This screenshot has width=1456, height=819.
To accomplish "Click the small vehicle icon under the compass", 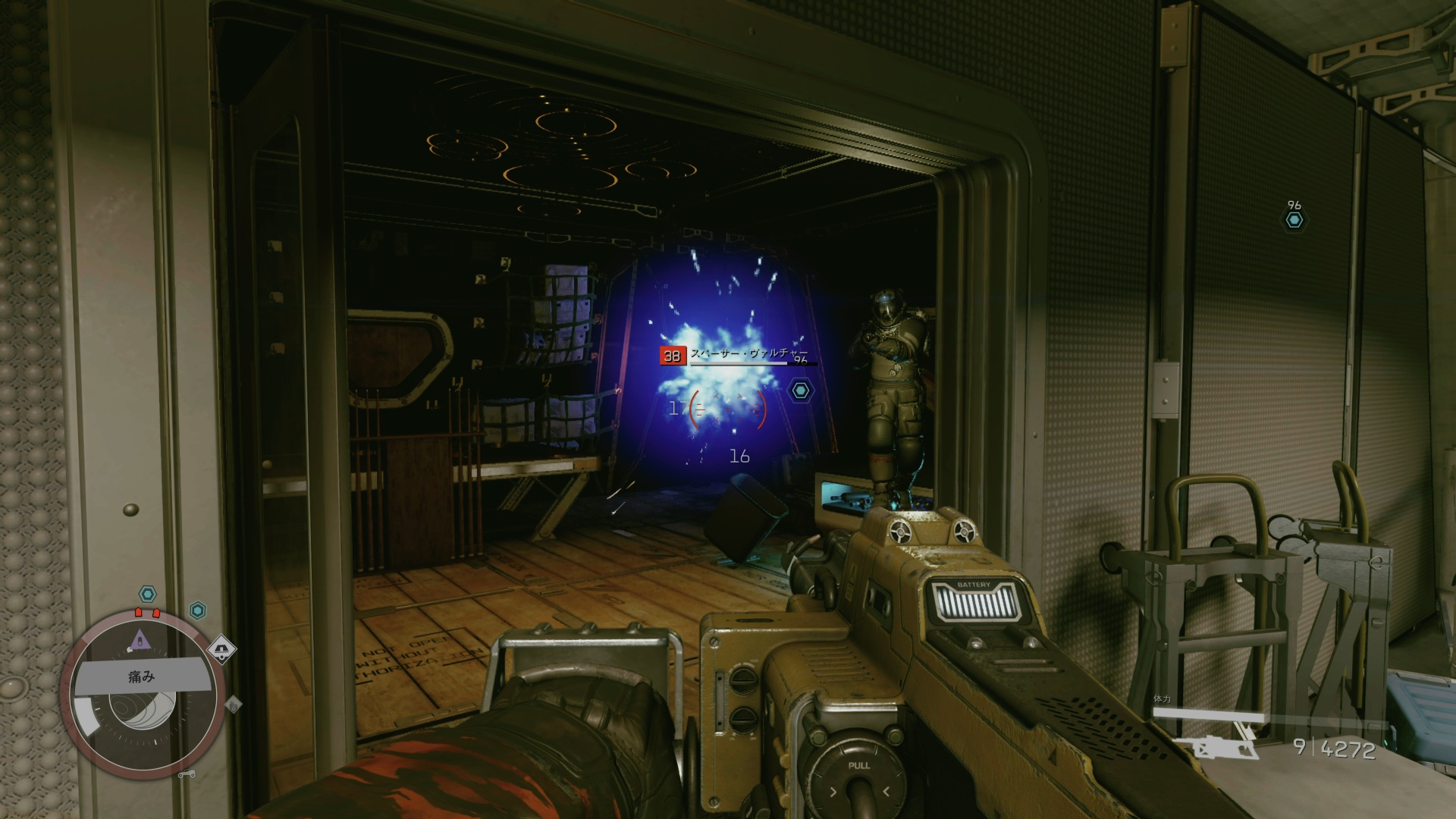I will click(187, 774).
